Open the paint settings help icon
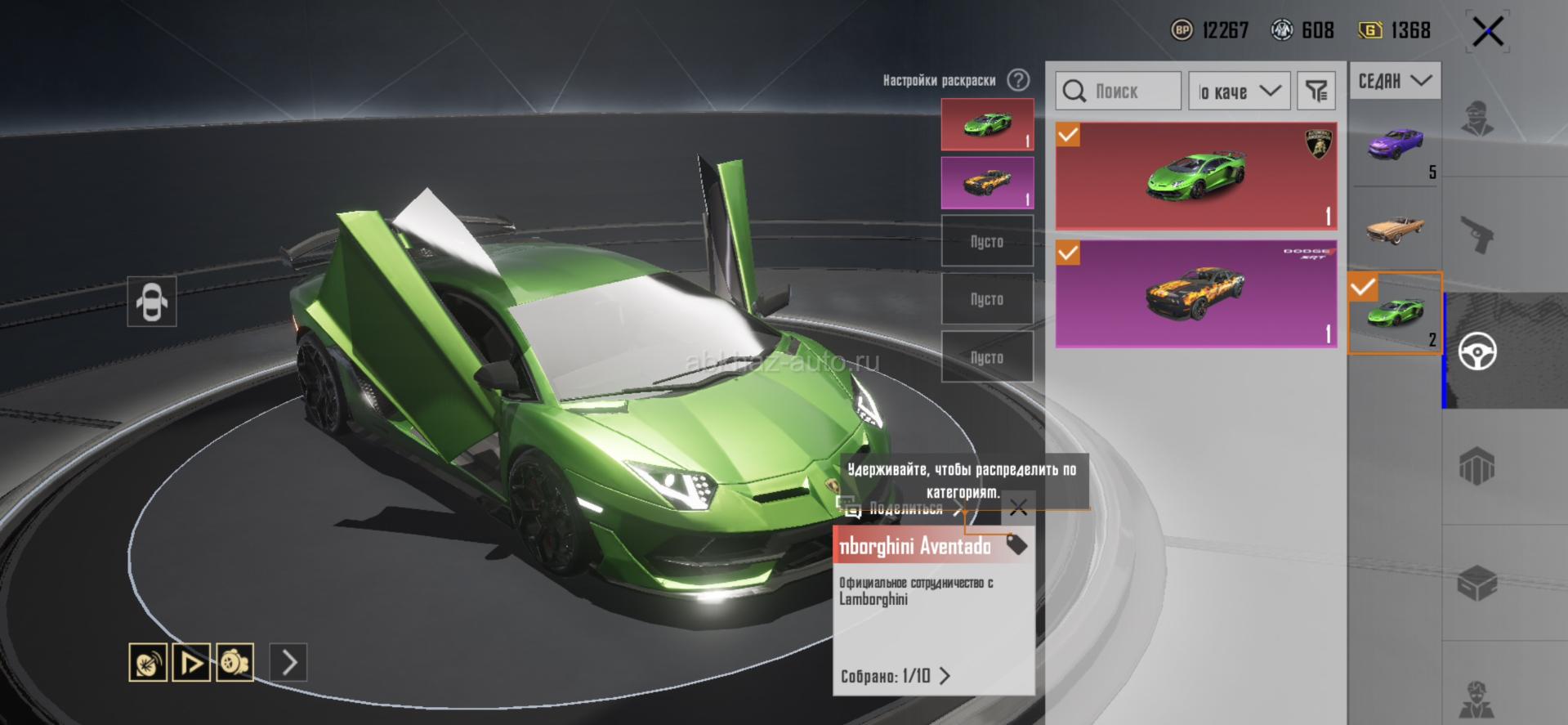Viewport: 1568px width, 725px height. click(1018, 80)
